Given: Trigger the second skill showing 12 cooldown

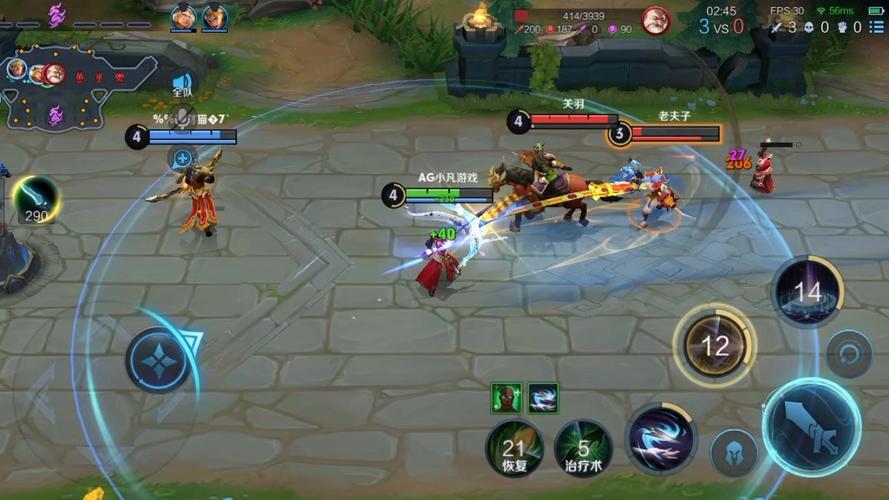Looking at the screenshot, I should [715, 346].
